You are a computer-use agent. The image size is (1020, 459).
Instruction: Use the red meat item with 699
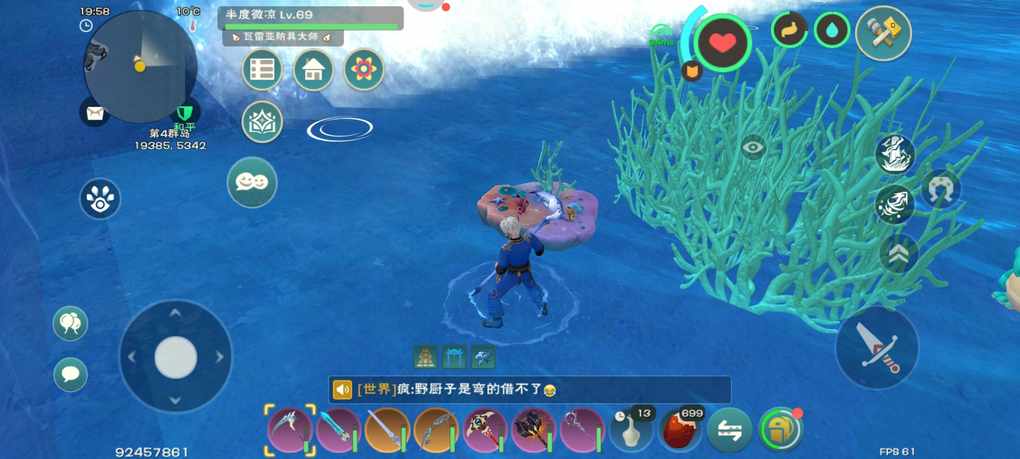[680, 430]
